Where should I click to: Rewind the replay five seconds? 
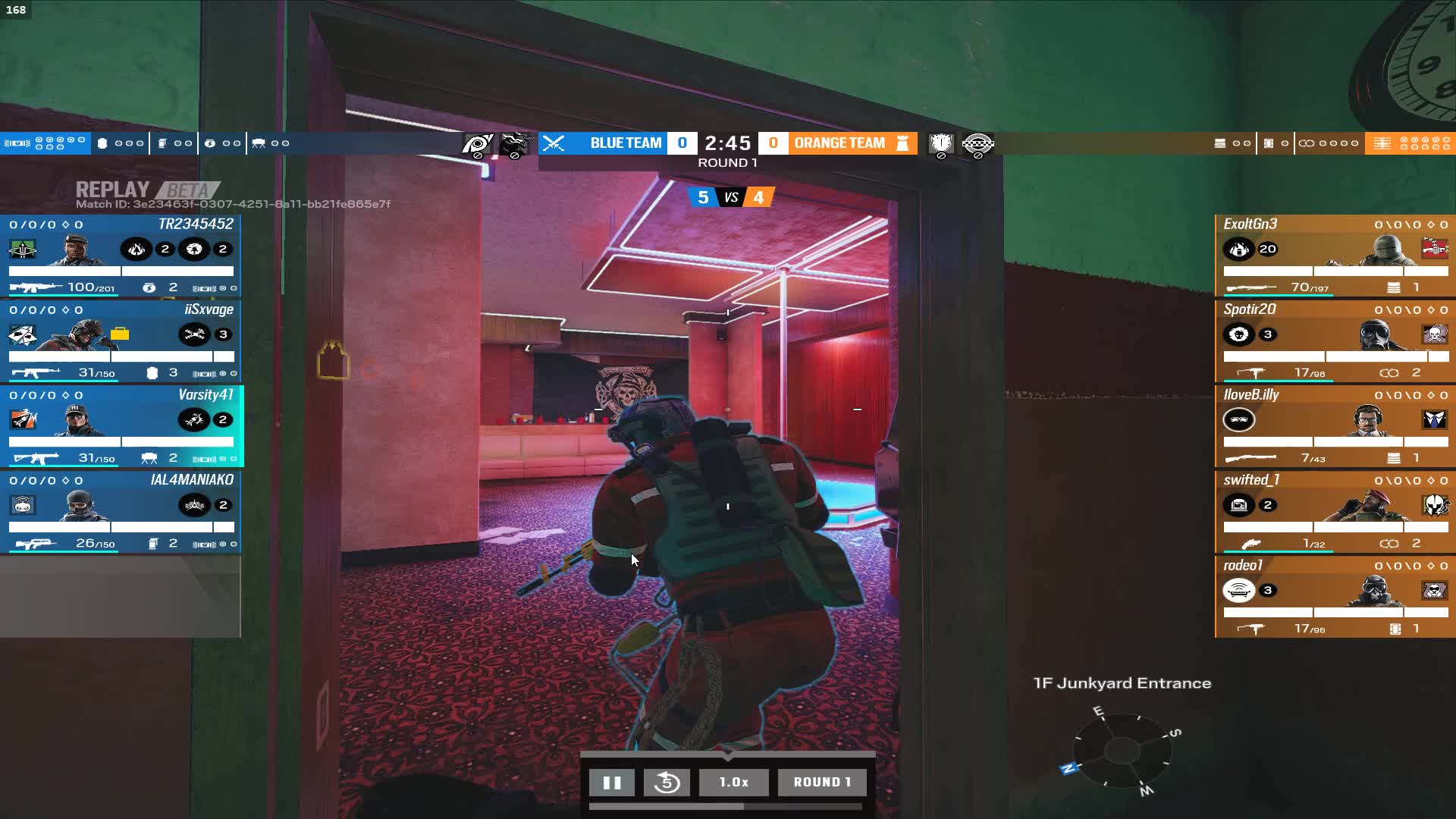pos(667,783)
